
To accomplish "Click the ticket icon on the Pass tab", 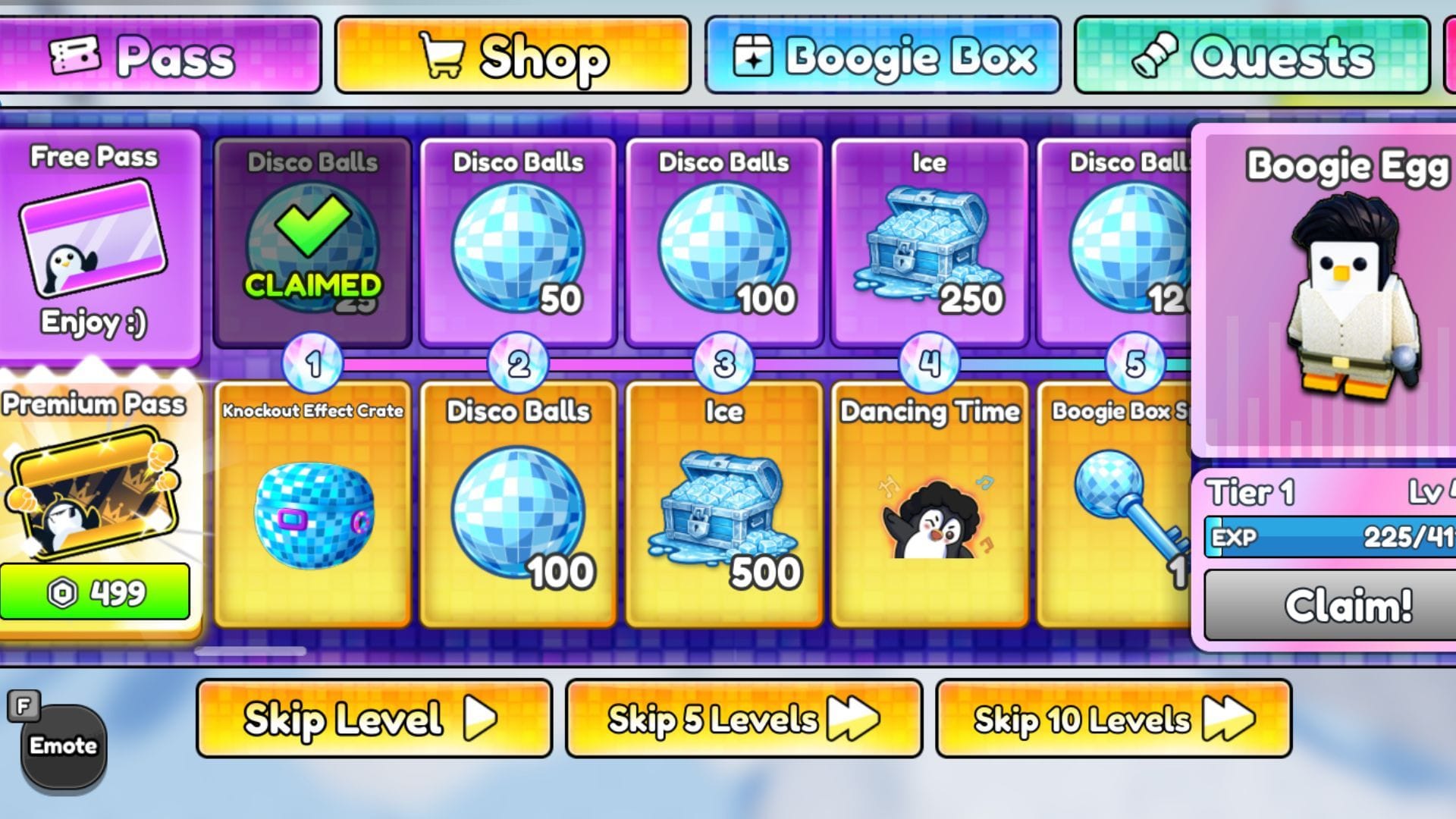I will coord(72,55).
